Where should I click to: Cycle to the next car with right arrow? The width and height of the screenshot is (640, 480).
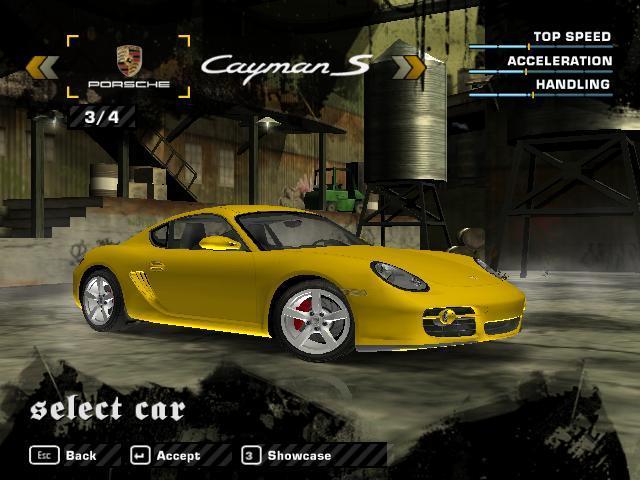[410, 67]
